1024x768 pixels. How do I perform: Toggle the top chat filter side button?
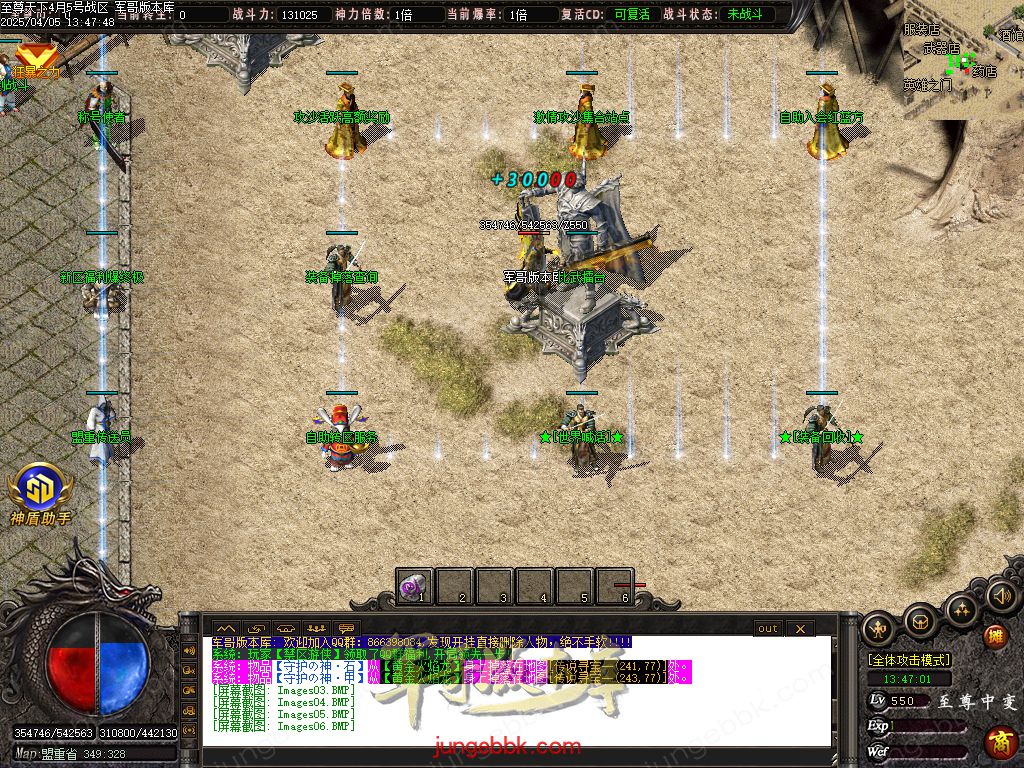click(x=189, y=650)
